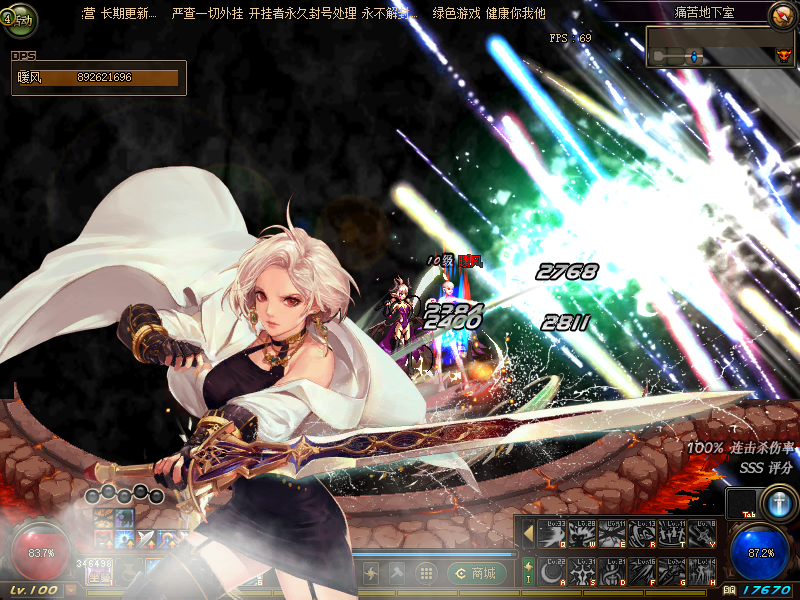The image size is (800, 600).
Task: Select the R slot skill
Action: click(x=643, y=535)
